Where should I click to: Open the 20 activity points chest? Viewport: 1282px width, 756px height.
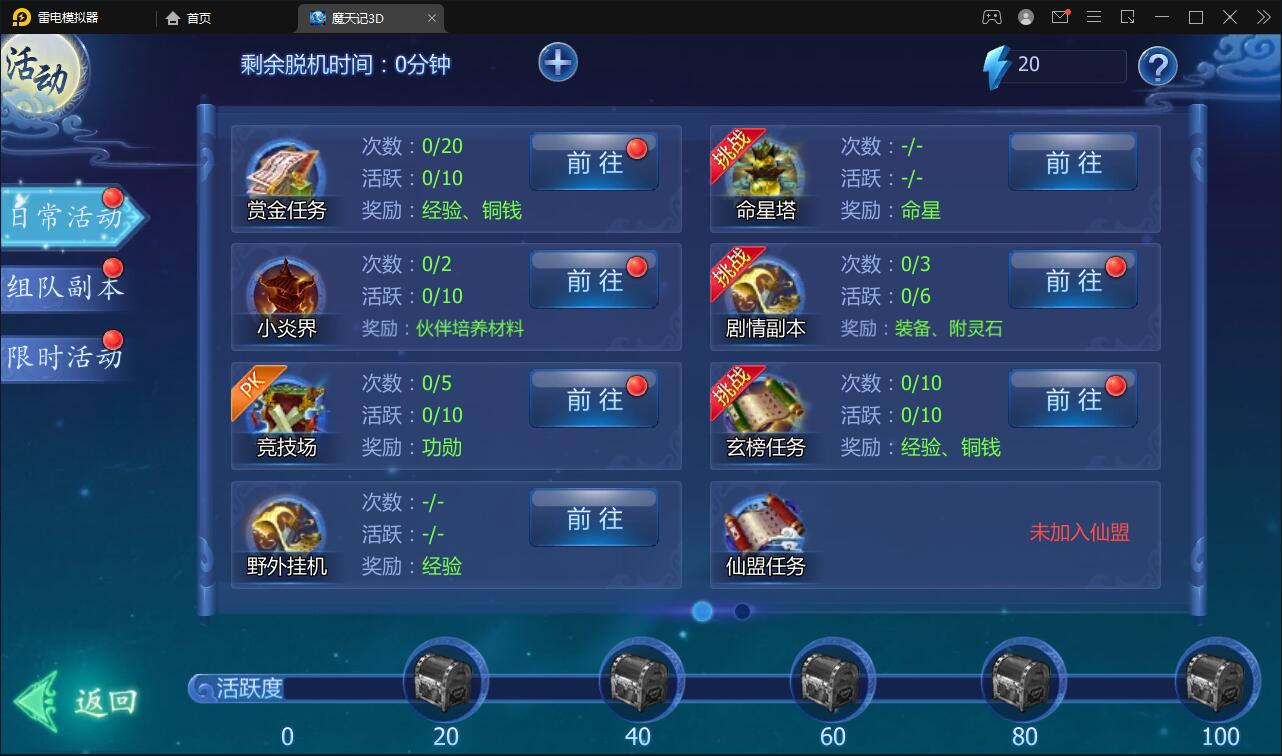pyautogui.click(x=445, y=680)
